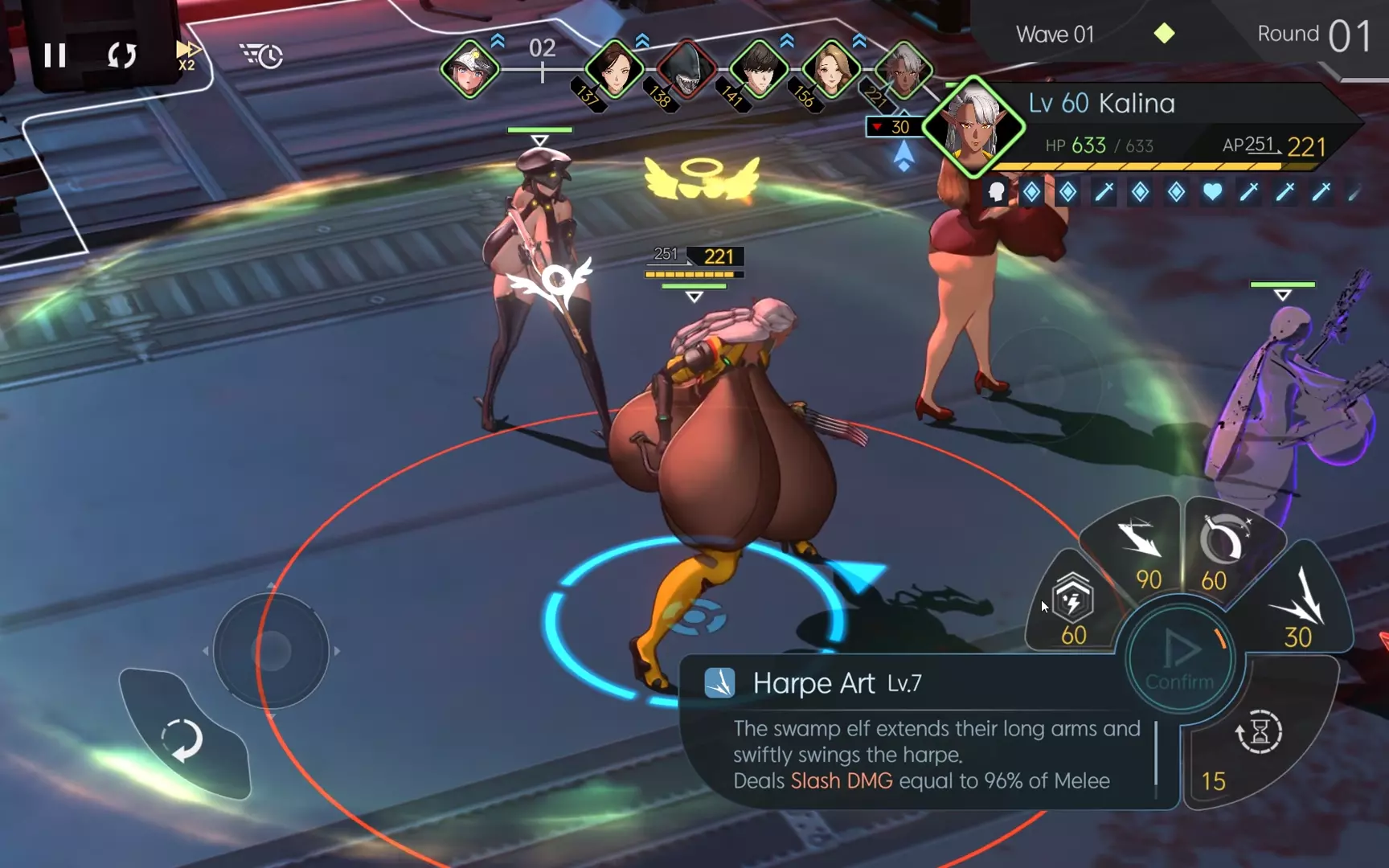Rotate the camera with the circular arrow button
The height and width of the screenshot is (868, 1389).
pyautogui.click(x=182, y=738)
